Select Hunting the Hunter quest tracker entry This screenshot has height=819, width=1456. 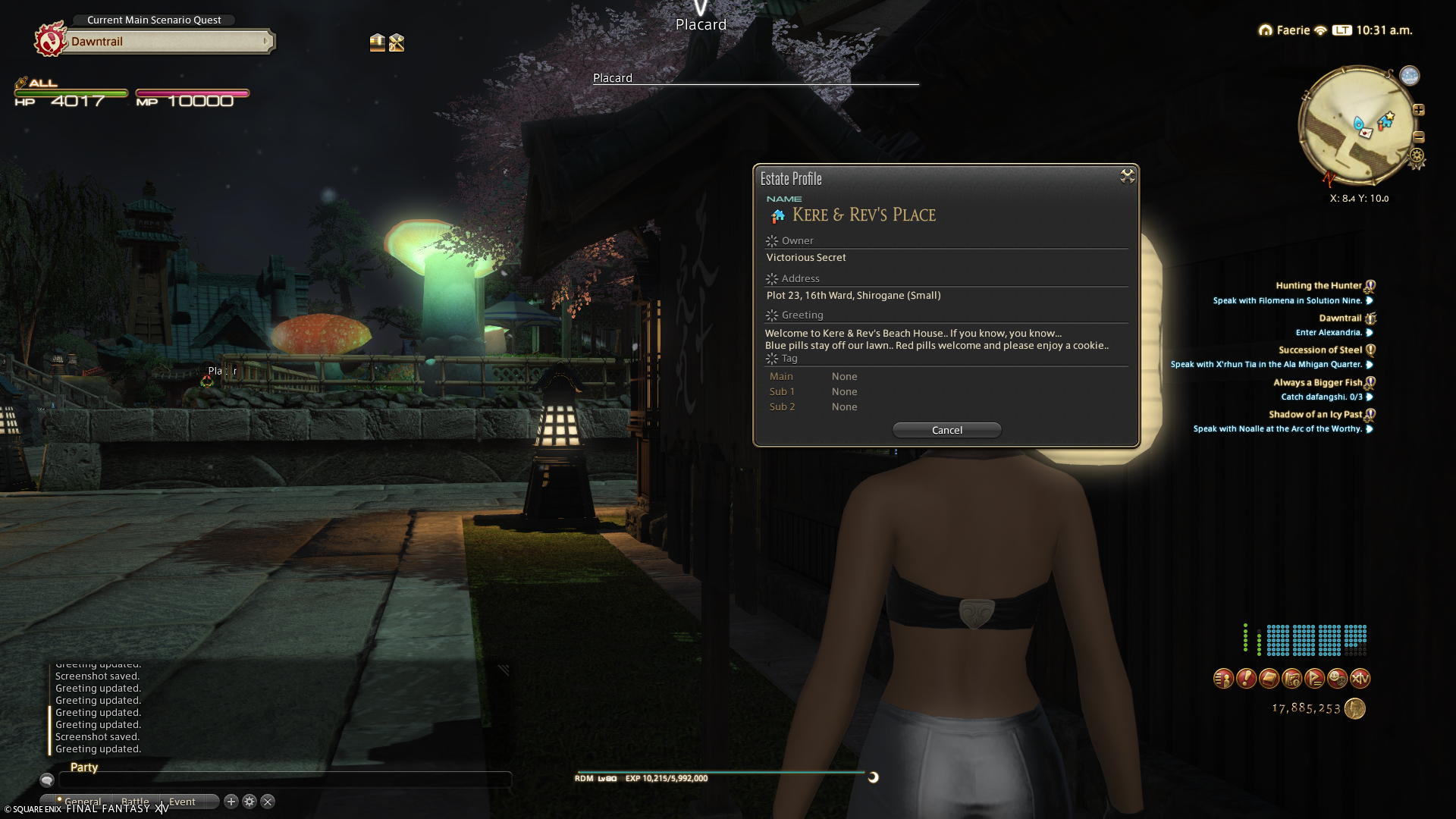pyautogui.click(x=1318, y=286)
